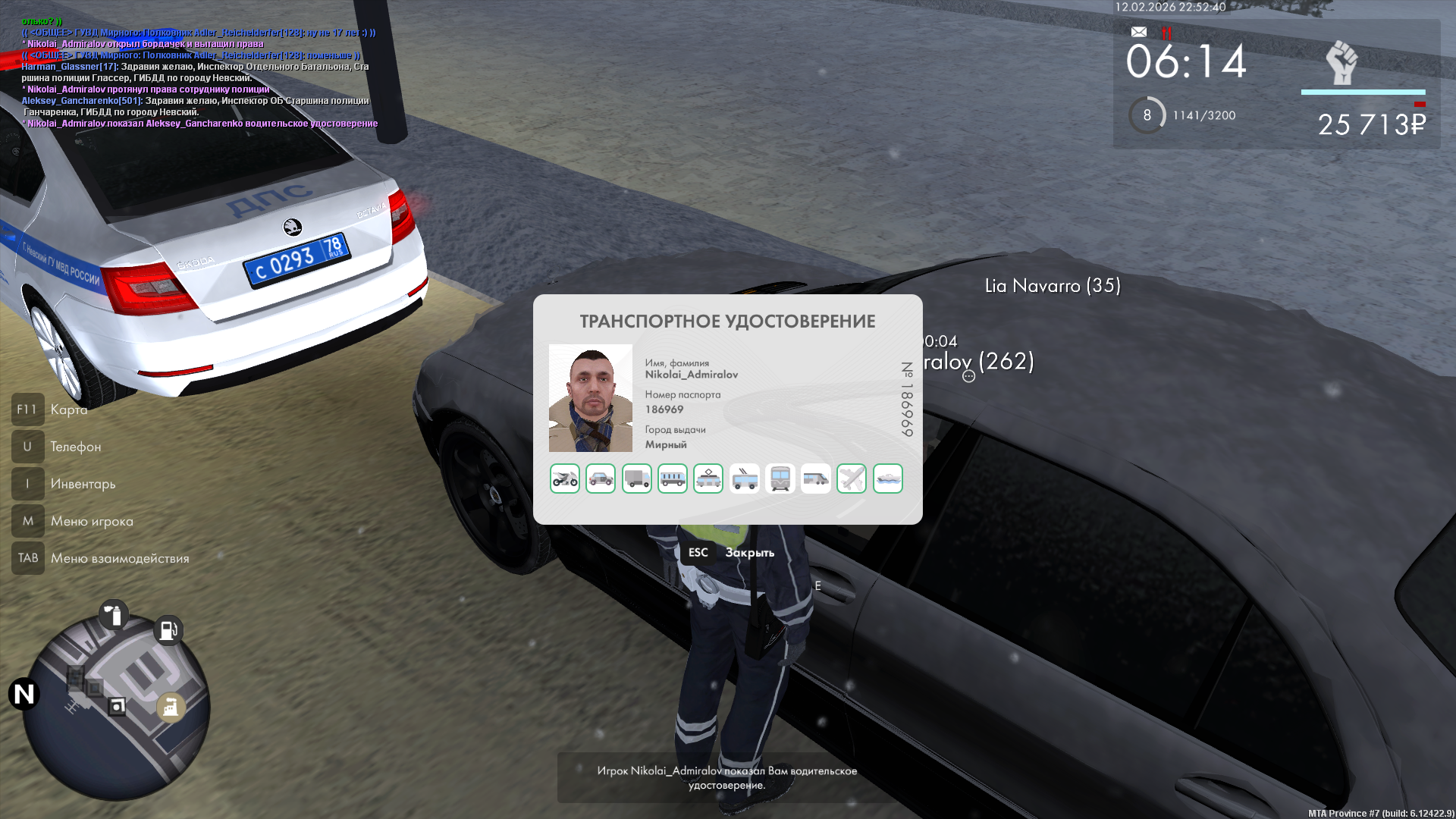1456x819 pixels.
Task: Select the motorcycle license icon
Action: [x=565, y=479]
